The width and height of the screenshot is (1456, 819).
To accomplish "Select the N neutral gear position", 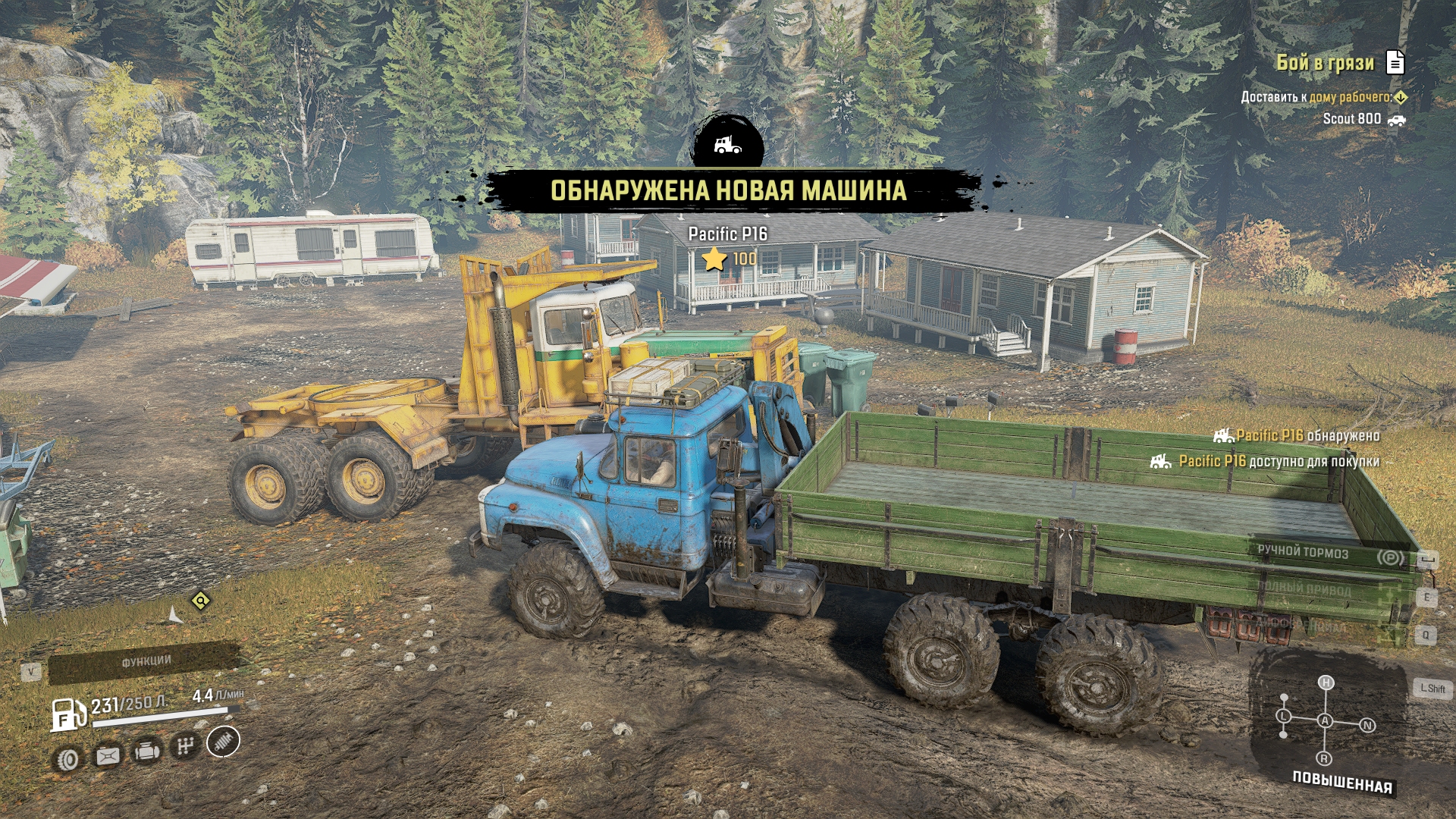I will (x=1367, y=726).
